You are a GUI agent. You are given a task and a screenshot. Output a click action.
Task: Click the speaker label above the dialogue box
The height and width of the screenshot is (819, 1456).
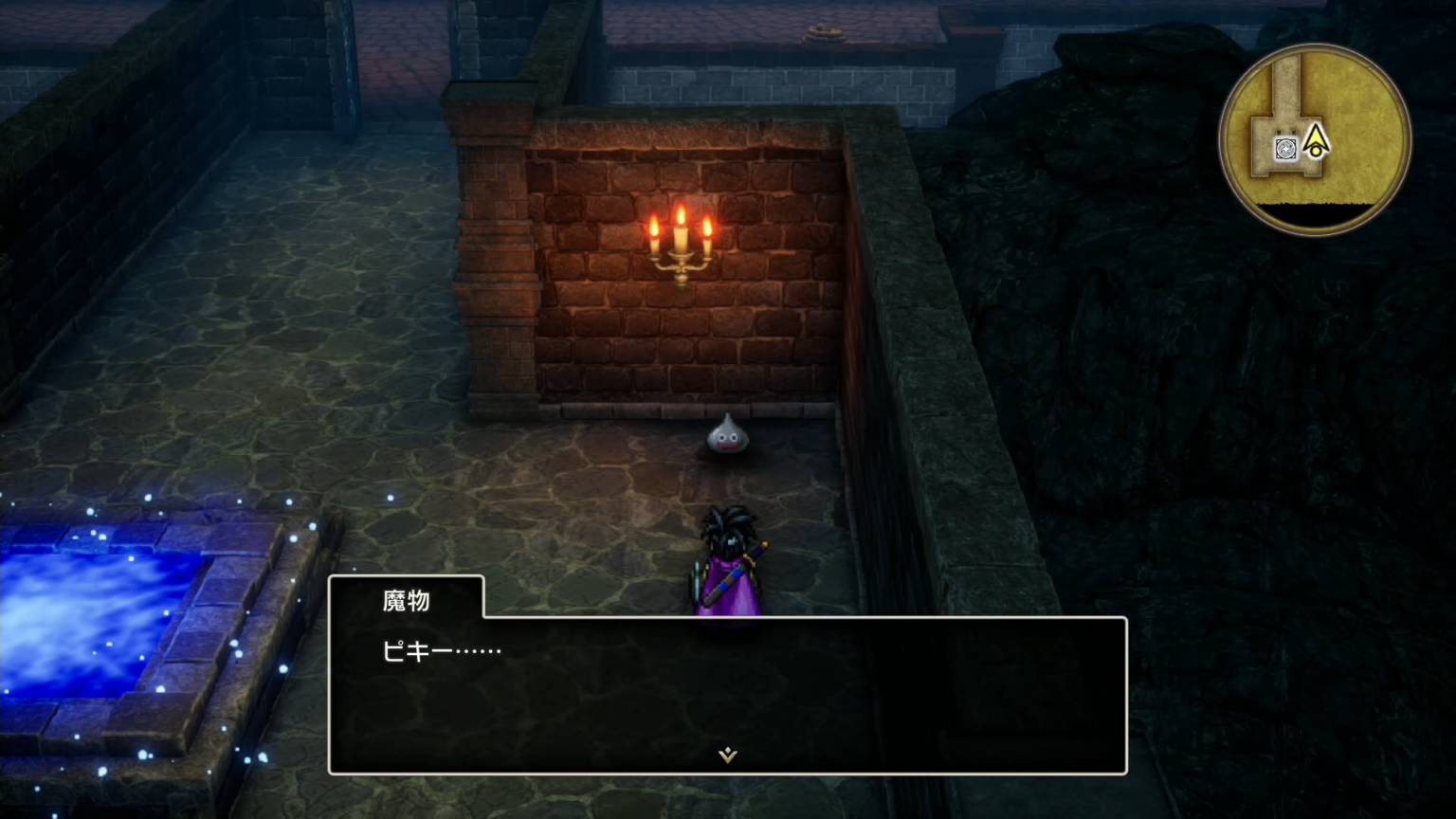click(x=408, y=600)
